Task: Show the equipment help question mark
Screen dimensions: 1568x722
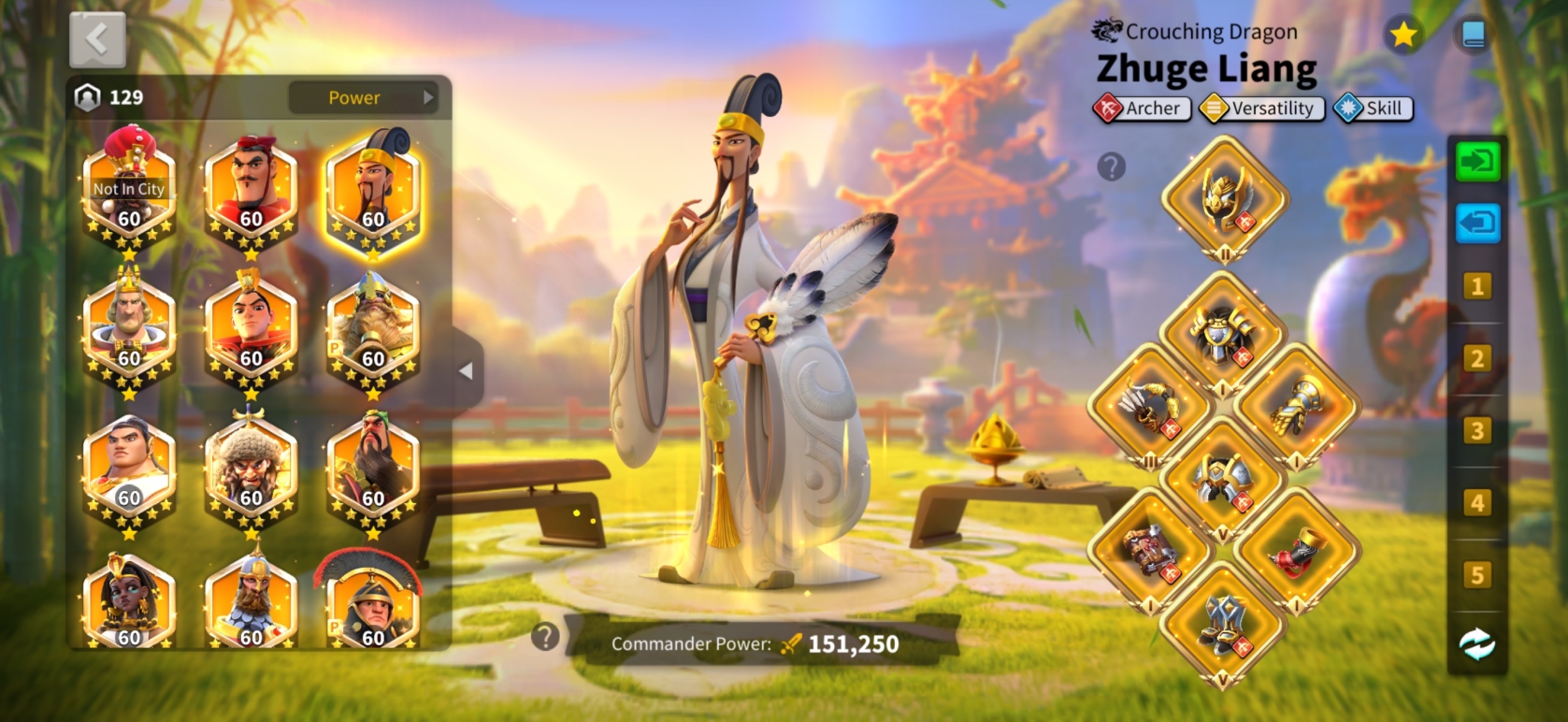Action: pos(1111,167)
